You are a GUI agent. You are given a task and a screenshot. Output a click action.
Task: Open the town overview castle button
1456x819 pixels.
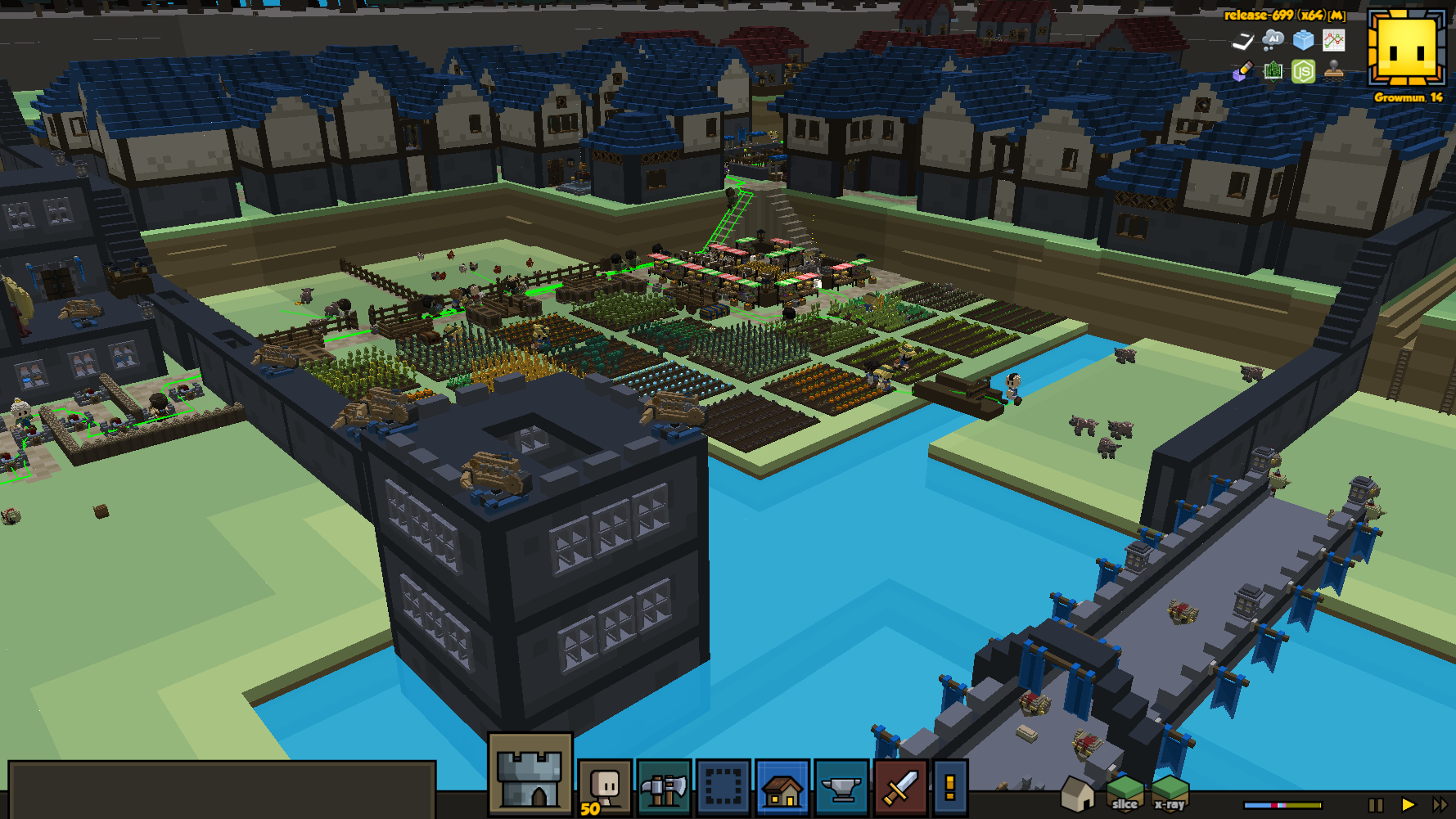(530, 774)
